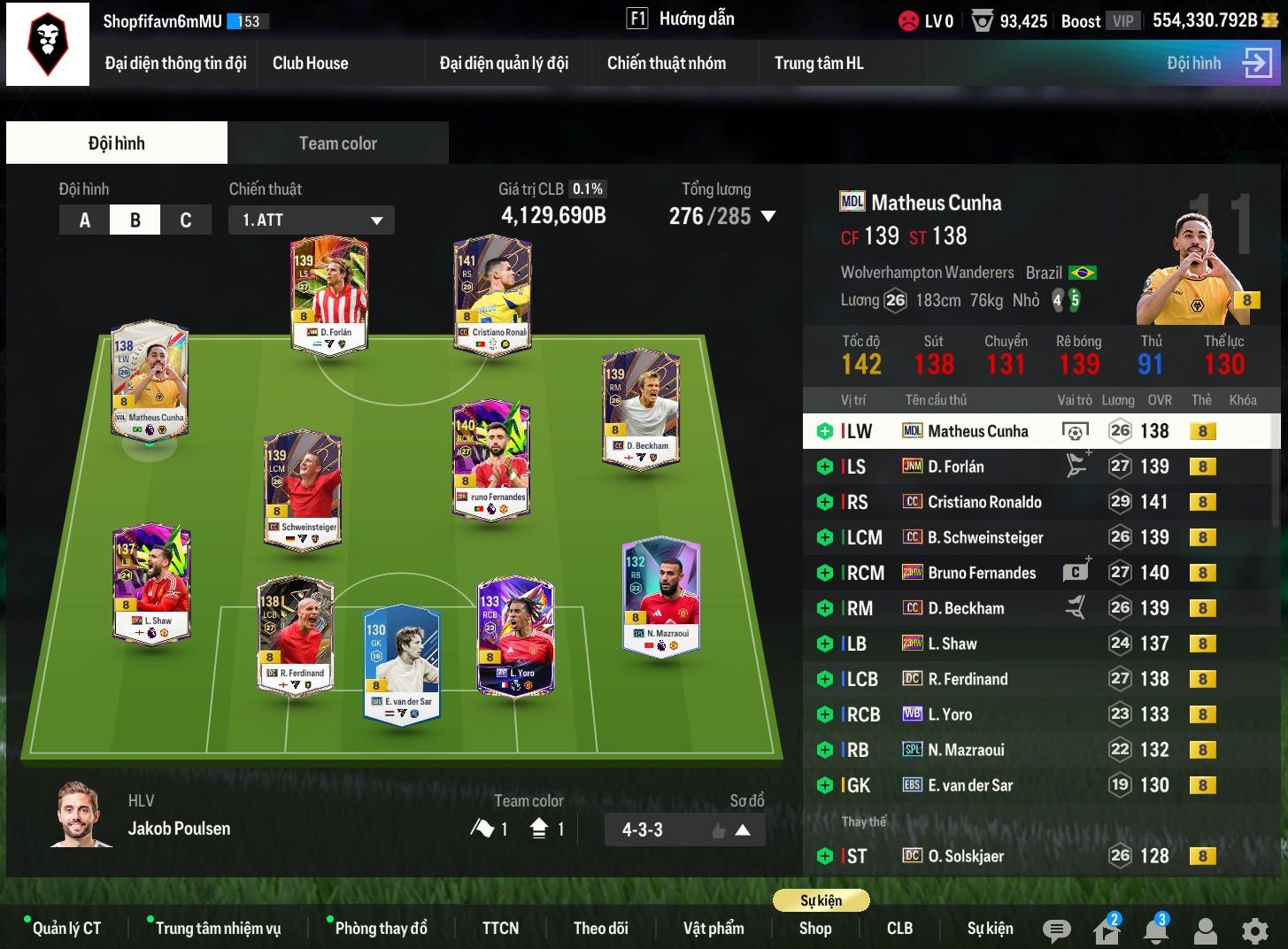The height and width of the screenshot is (949, 1288).
Task: Open Chiến thuật nhóm menu
Action: pyautogui.click(x=666, y=63)
